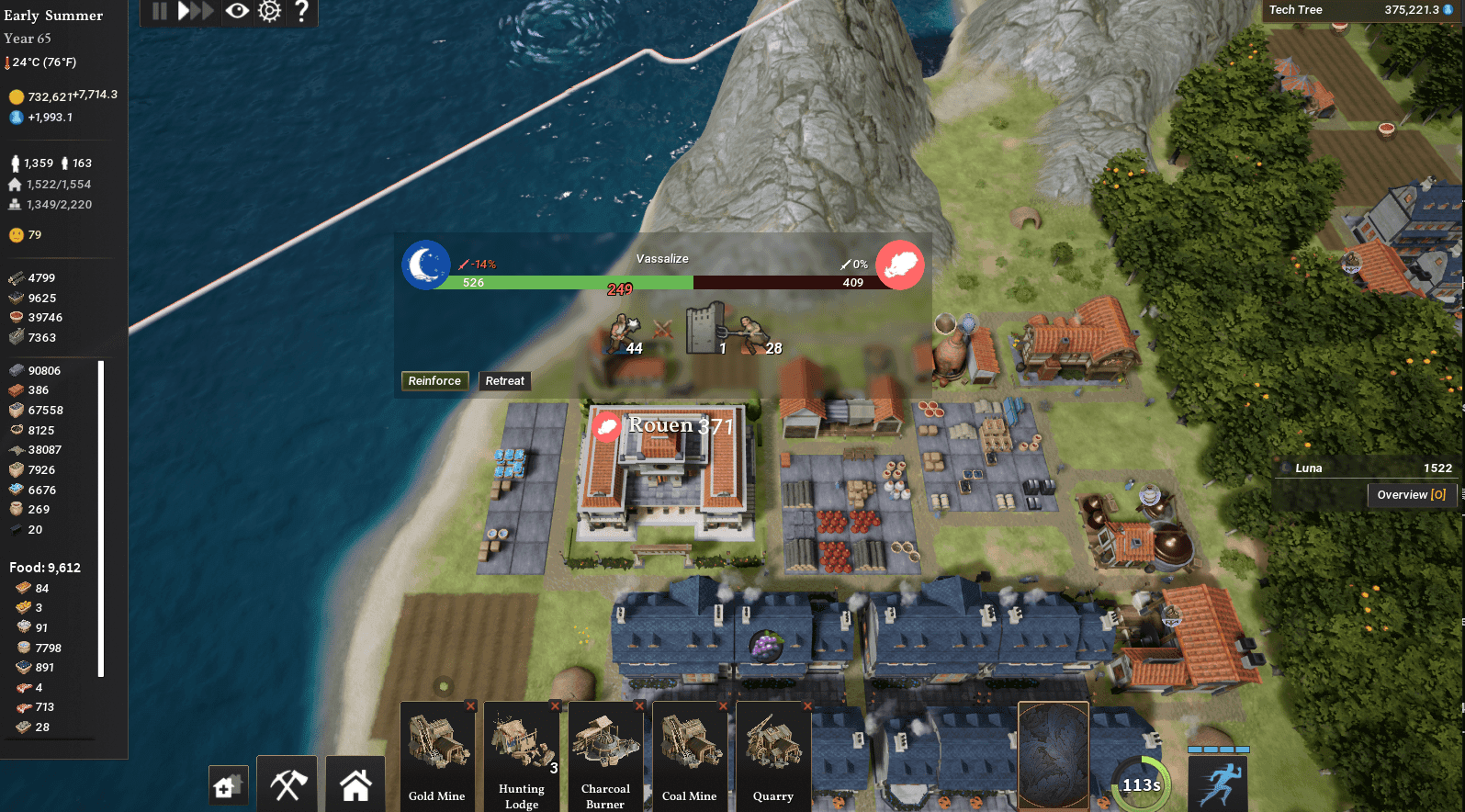The width and height of the screenshot is (1465, 812).
Task: Open the visibility overlay eye icon
Action: click(237, 11)
